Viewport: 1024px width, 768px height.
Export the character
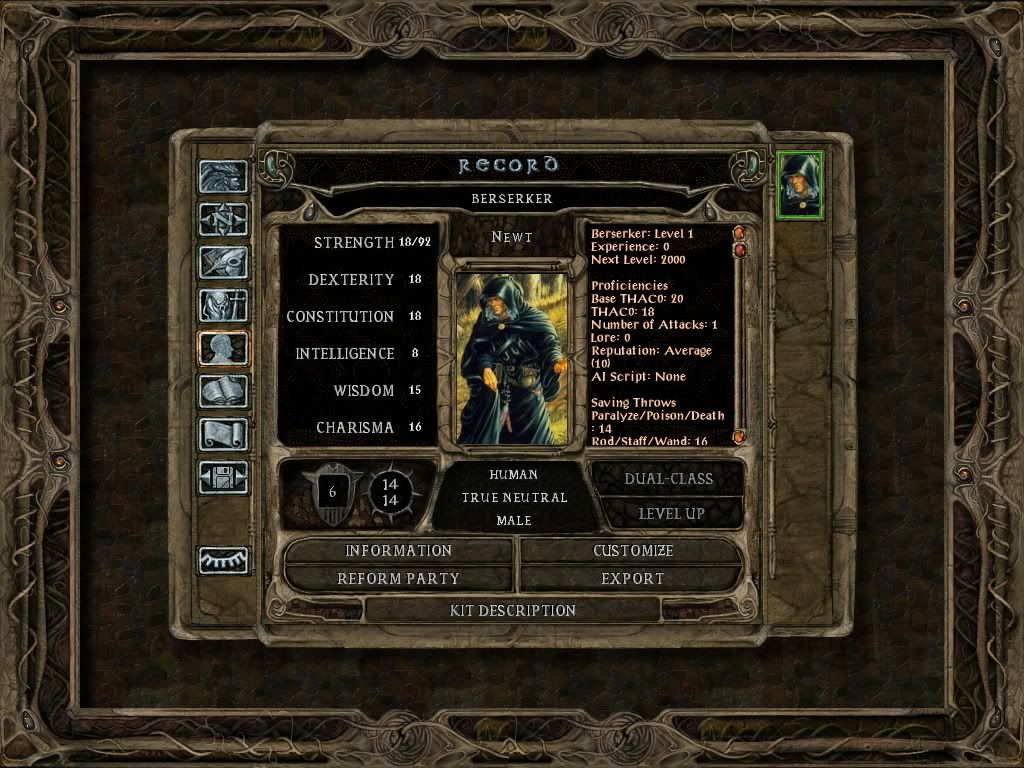click(x=633, y=579)
